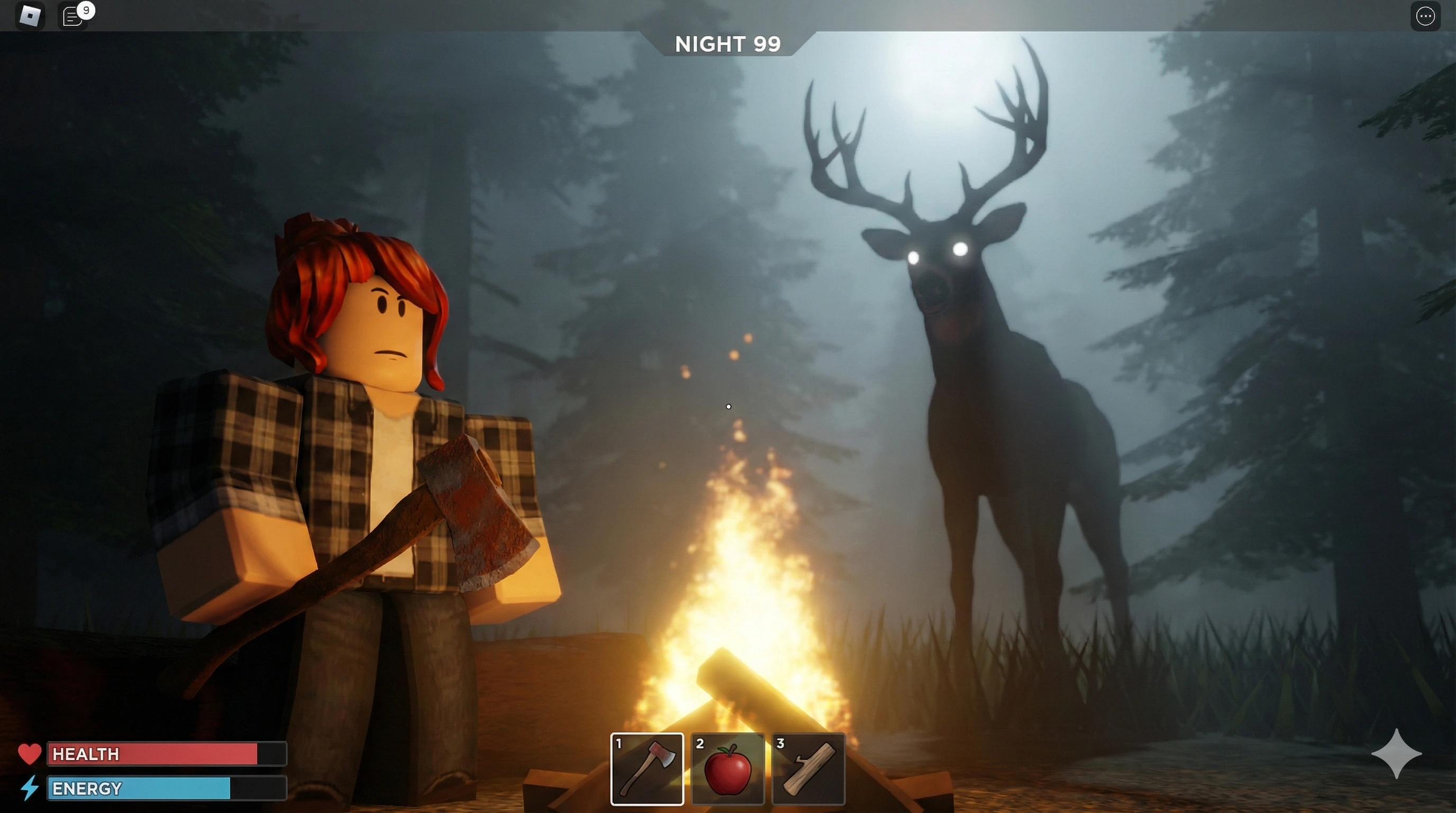Equip the apple from hotbar slot 2
Screen dimensions: 1456x813
tap(728, 770)
